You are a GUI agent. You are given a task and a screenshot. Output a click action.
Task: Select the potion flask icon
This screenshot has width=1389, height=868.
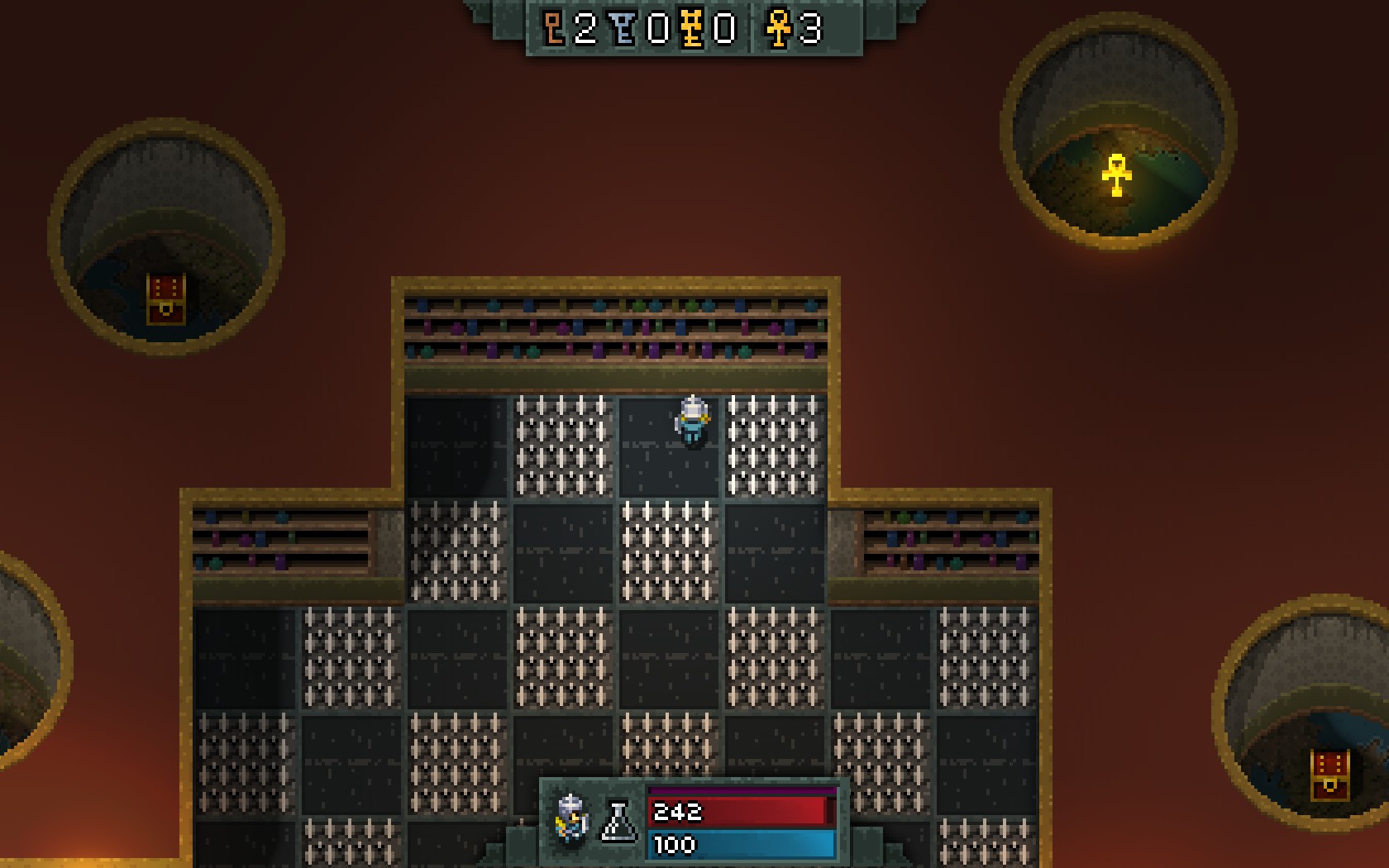pos(618,822)
